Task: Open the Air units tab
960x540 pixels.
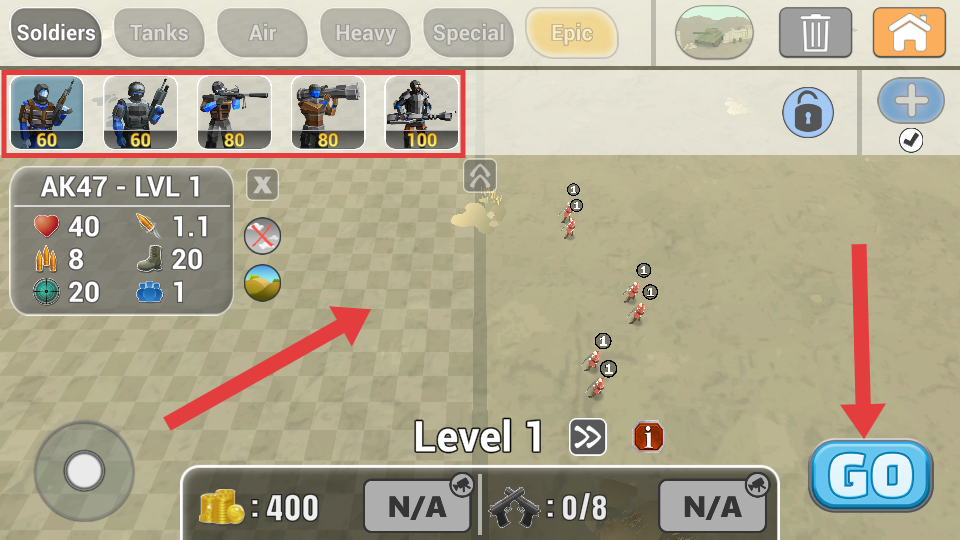Action: point(262,33)
